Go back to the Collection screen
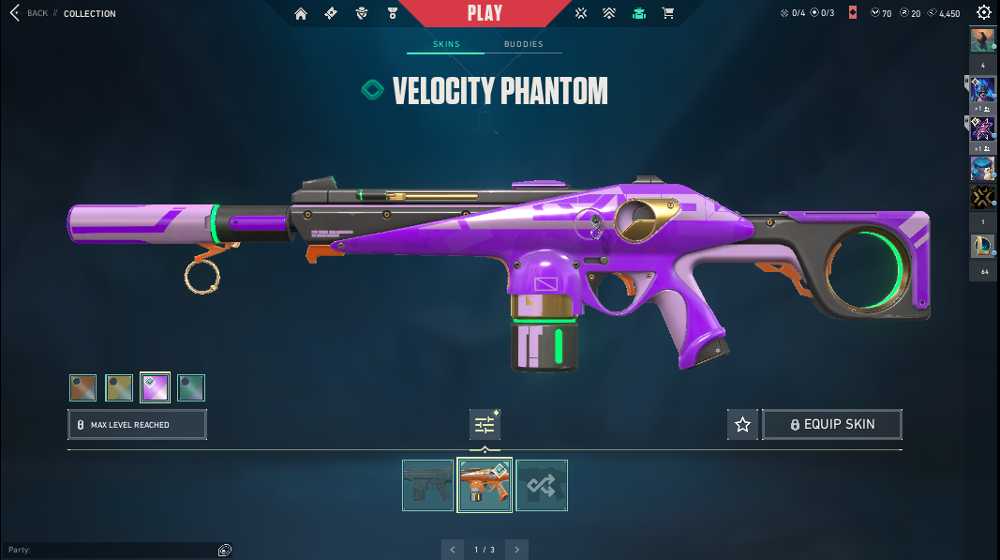Image resolution: width=1000 pixels, height=560 pixels. click(28, 13)
